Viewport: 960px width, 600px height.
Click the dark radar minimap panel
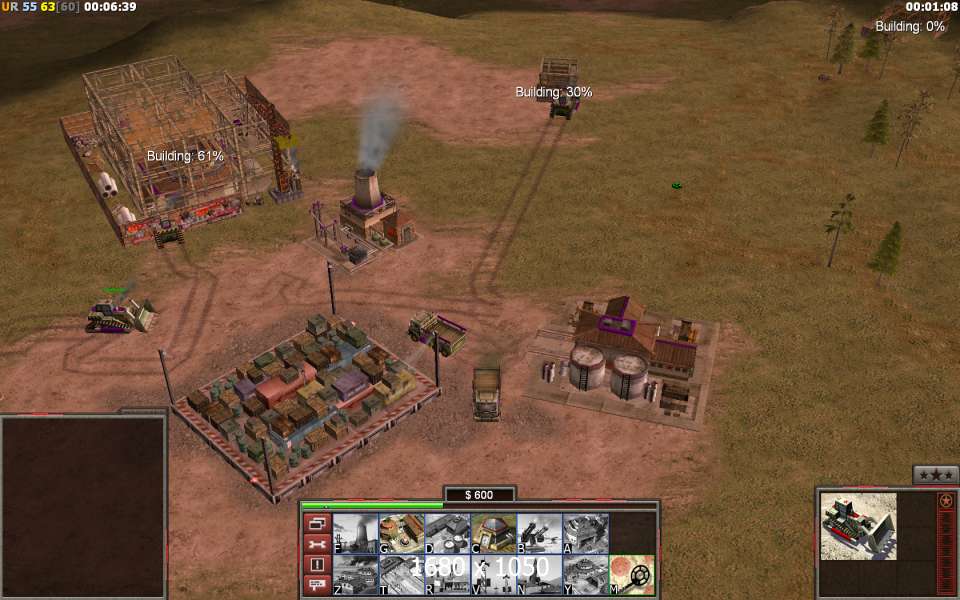tap(83, 507)
